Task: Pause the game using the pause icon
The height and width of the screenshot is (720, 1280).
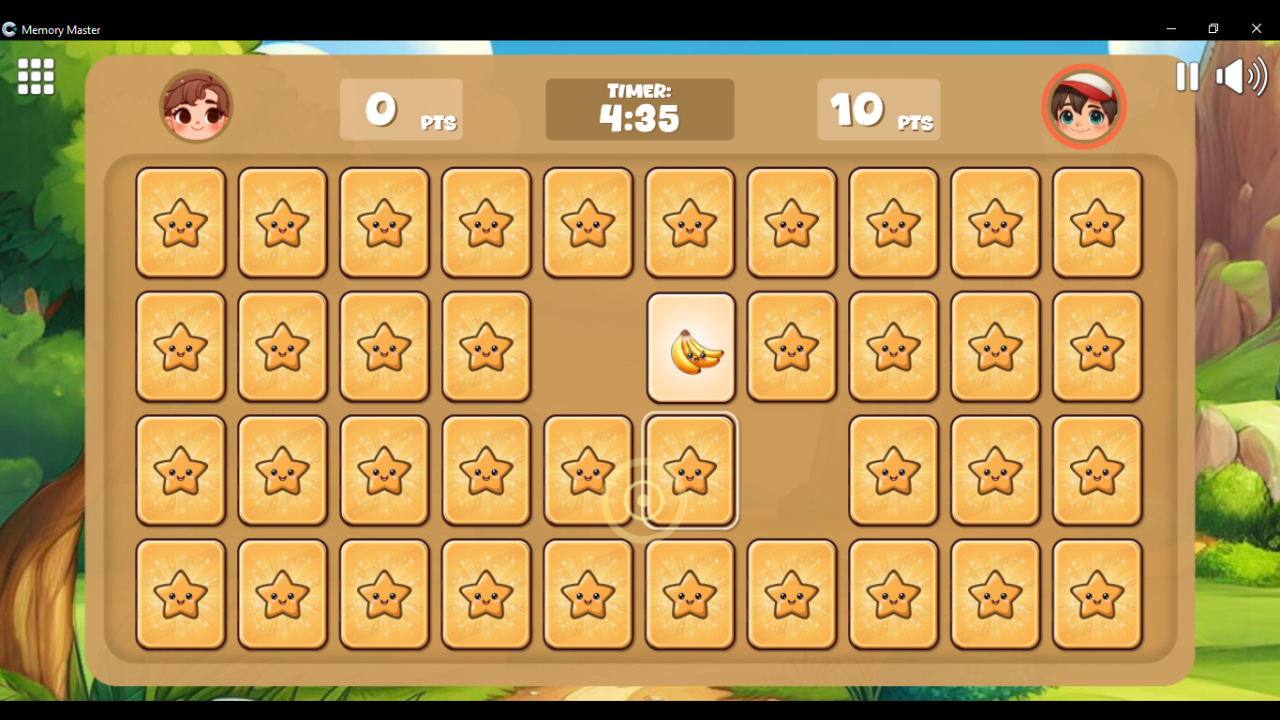Action: coord(1187,77)
